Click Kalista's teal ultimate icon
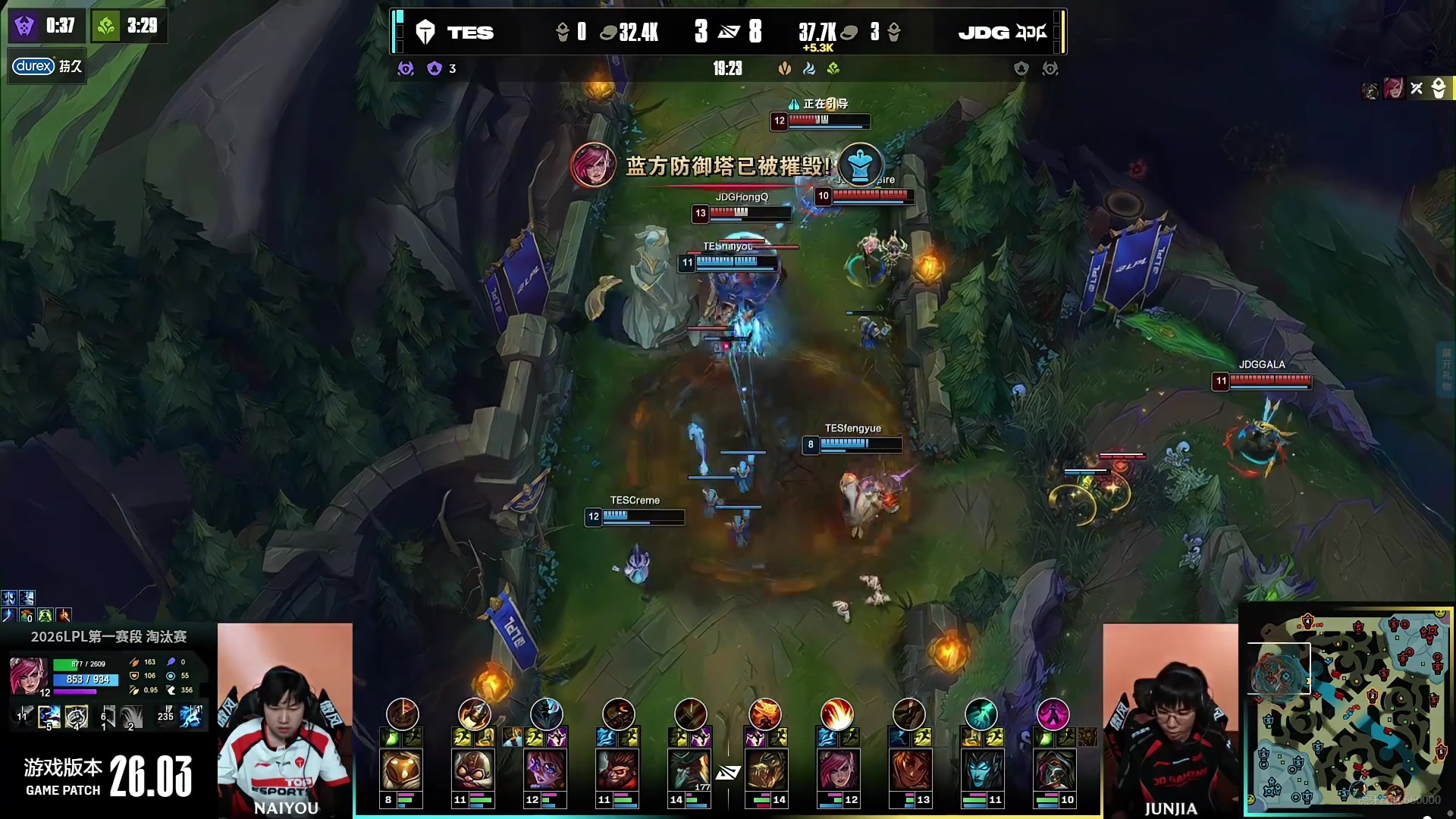The height and width of the screenshot is (819, 1456). 981,714
